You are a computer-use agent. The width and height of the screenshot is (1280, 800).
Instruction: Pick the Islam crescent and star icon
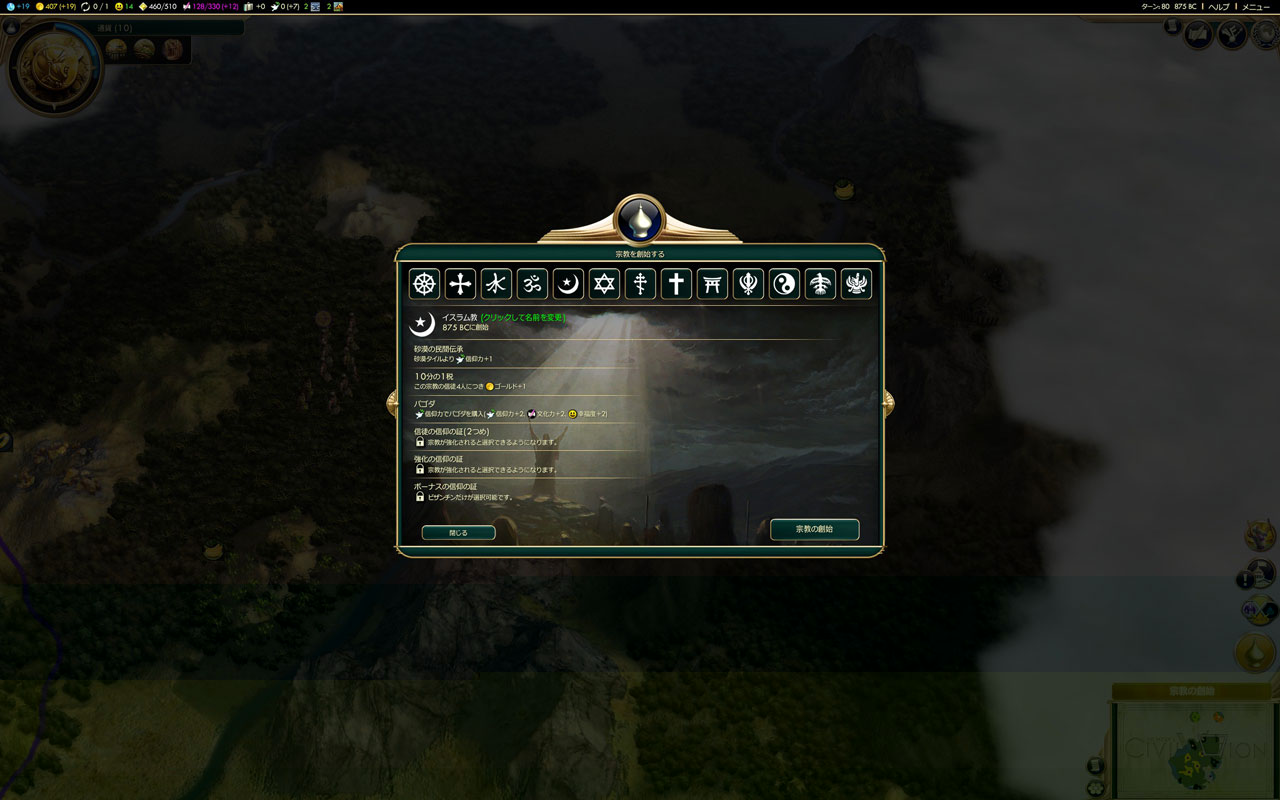568,284
